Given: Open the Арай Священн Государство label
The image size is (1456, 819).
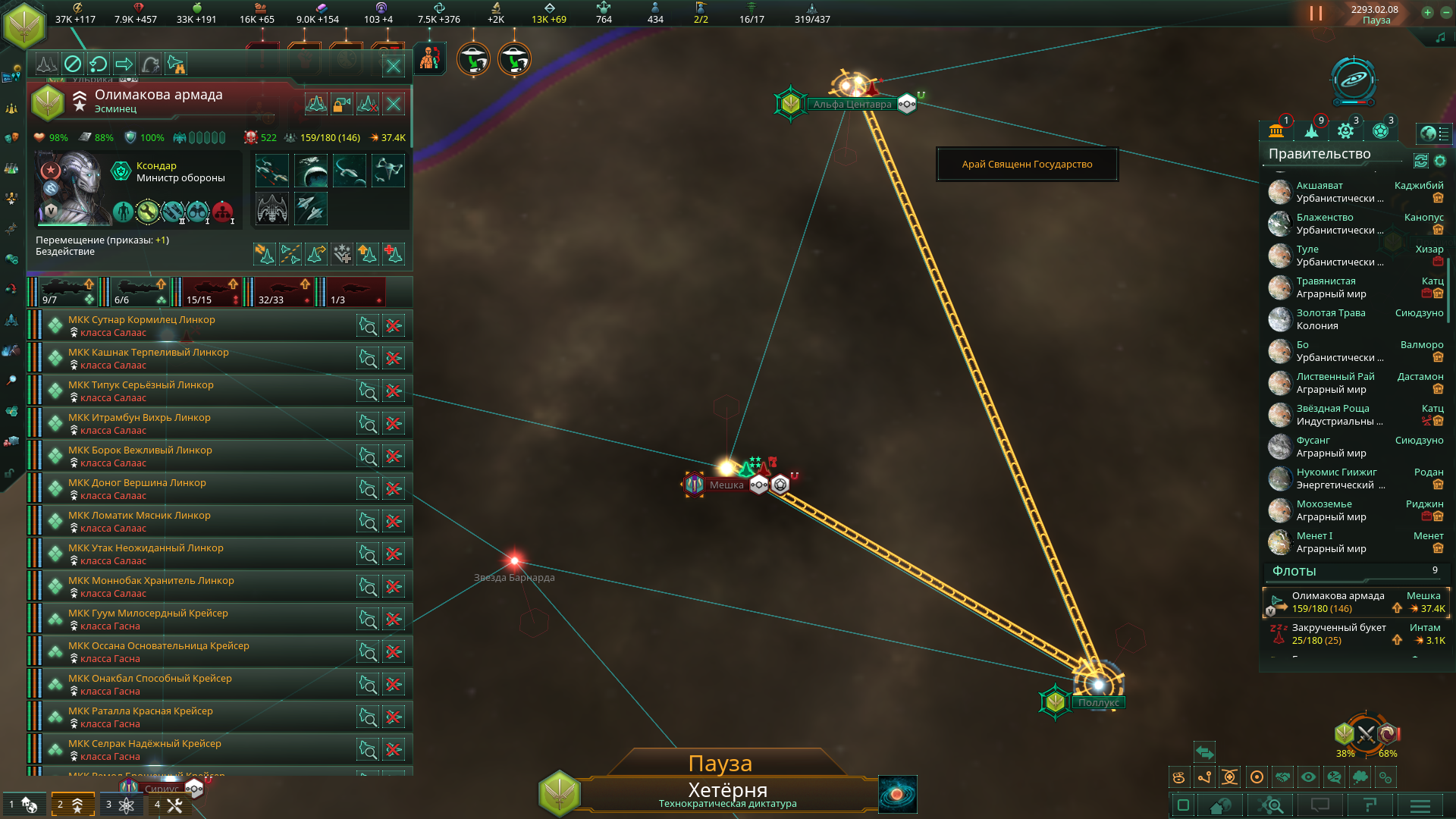Looking at the screenshot, I should tap(1027, 165).
